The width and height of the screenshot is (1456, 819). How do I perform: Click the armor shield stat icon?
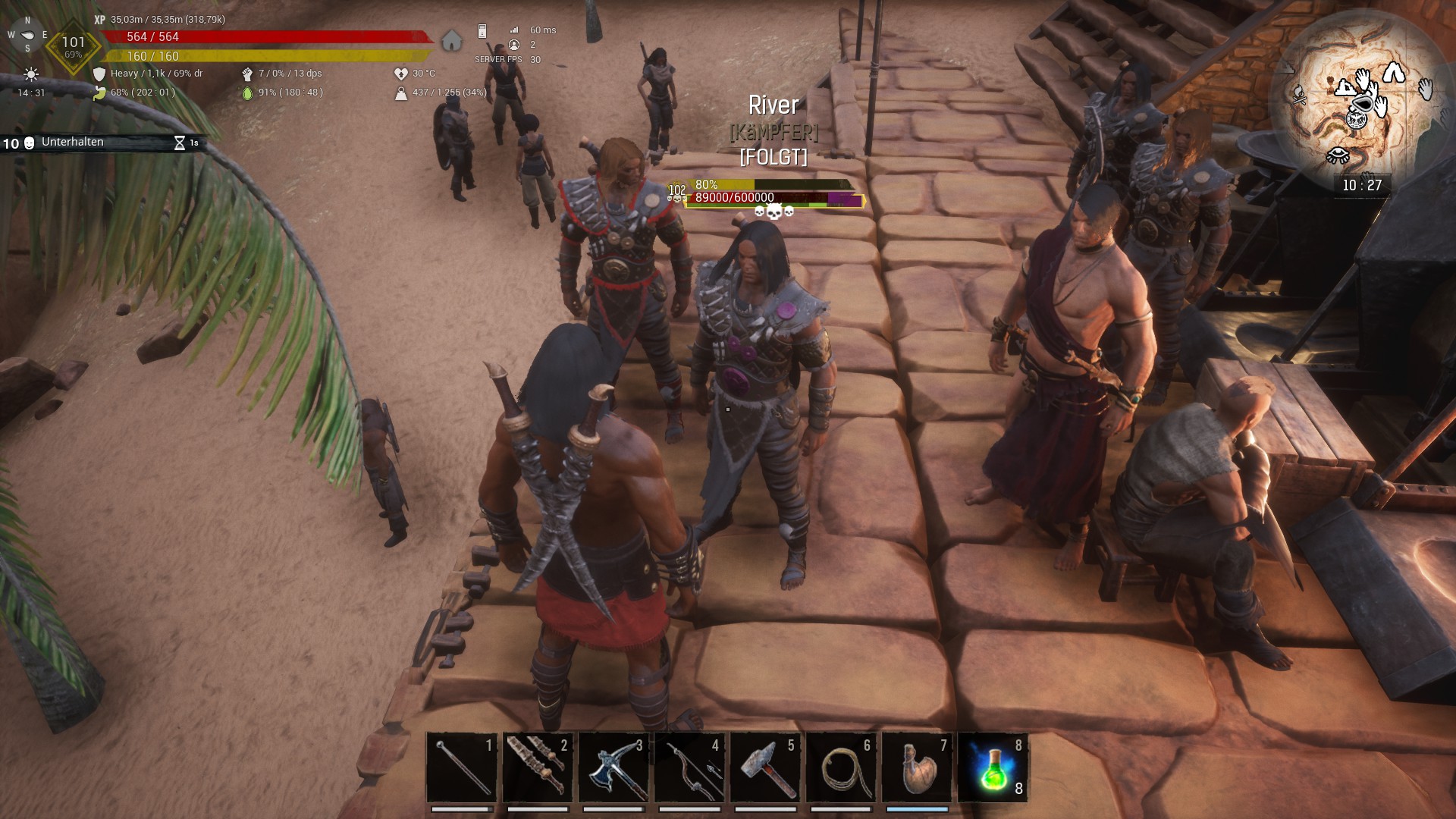pyautogui.click(x=99, y=74)
